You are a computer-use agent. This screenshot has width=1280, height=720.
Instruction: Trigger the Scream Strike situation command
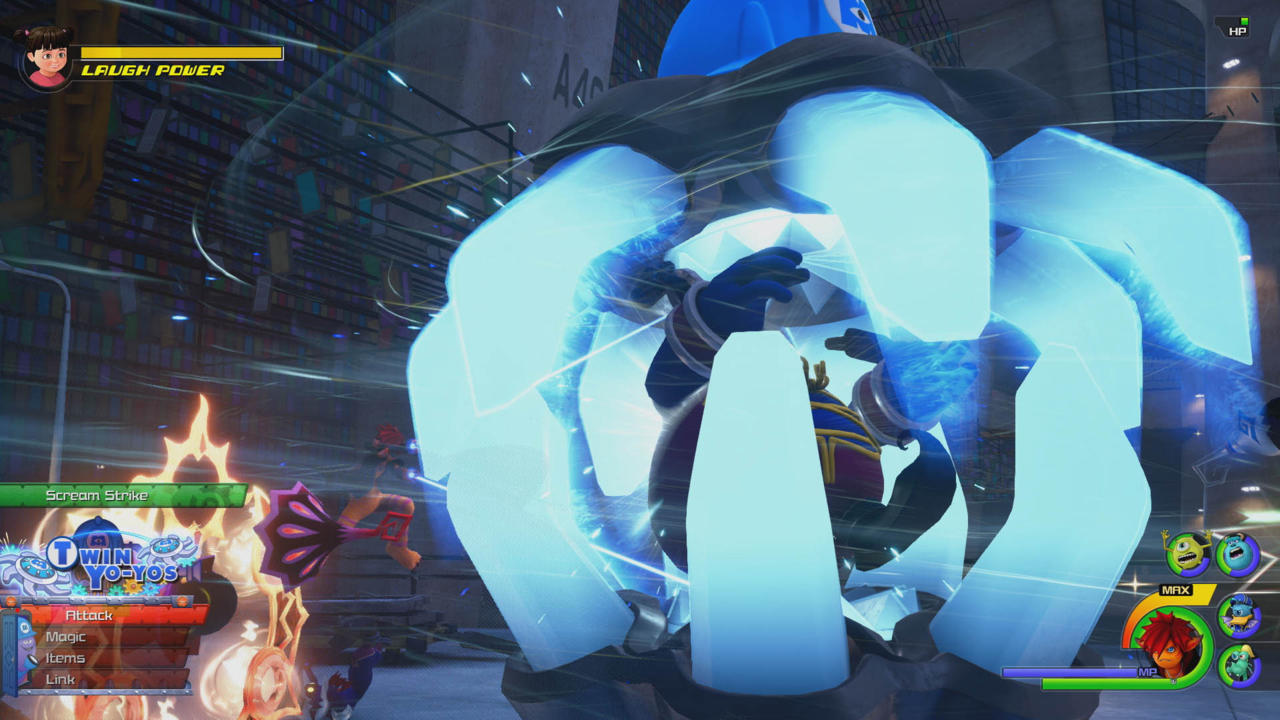[x=97, y=495]
